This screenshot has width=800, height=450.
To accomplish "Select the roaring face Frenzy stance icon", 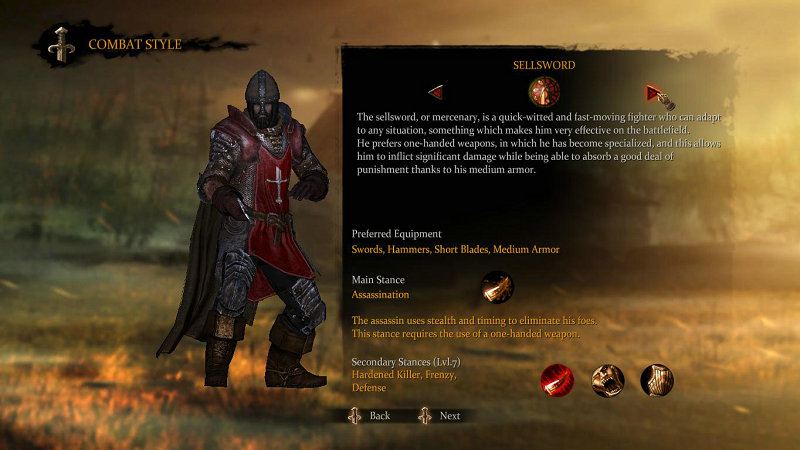I will 607,380.
